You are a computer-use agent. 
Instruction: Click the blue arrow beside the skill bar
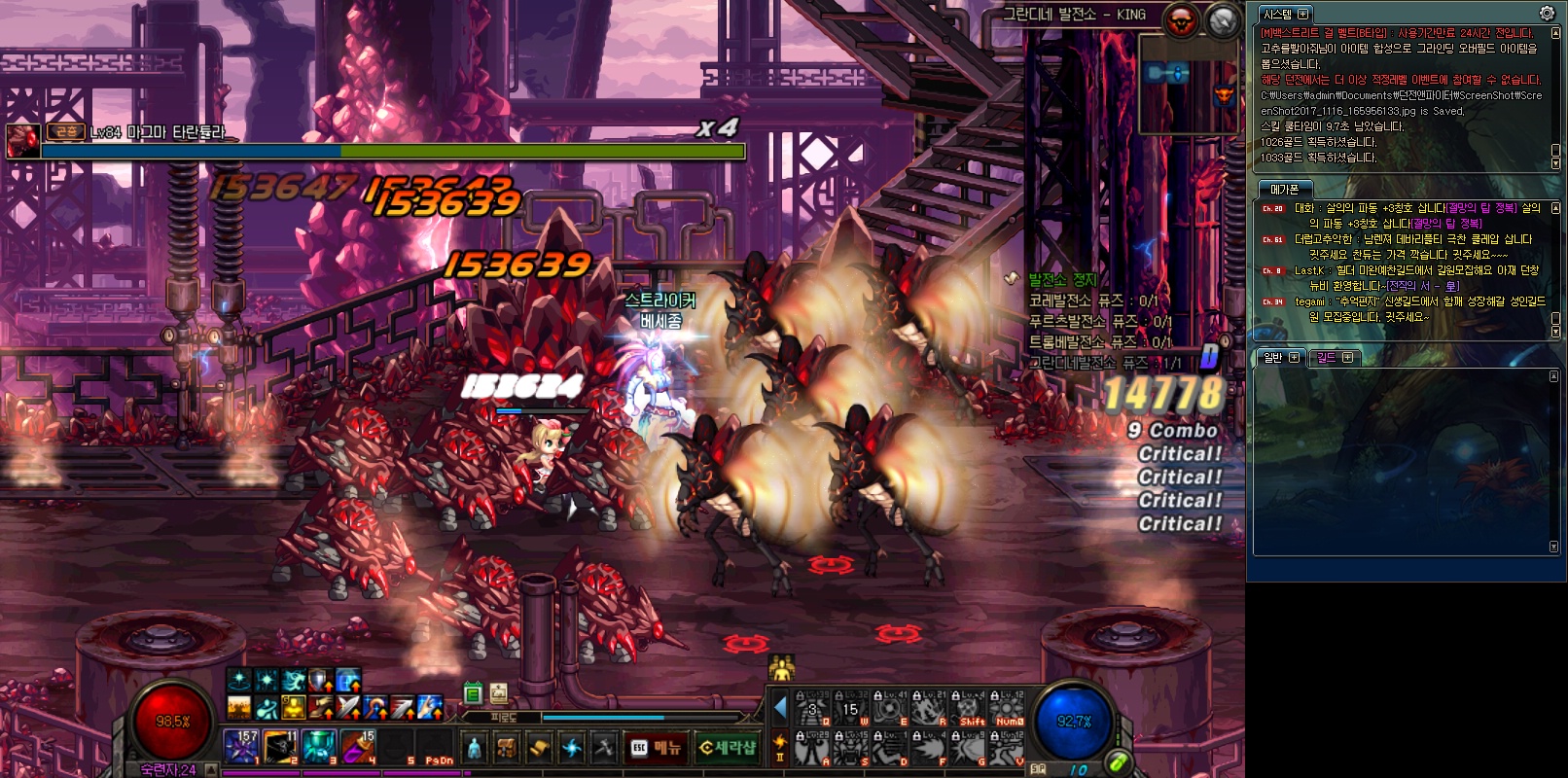[780, 707]
